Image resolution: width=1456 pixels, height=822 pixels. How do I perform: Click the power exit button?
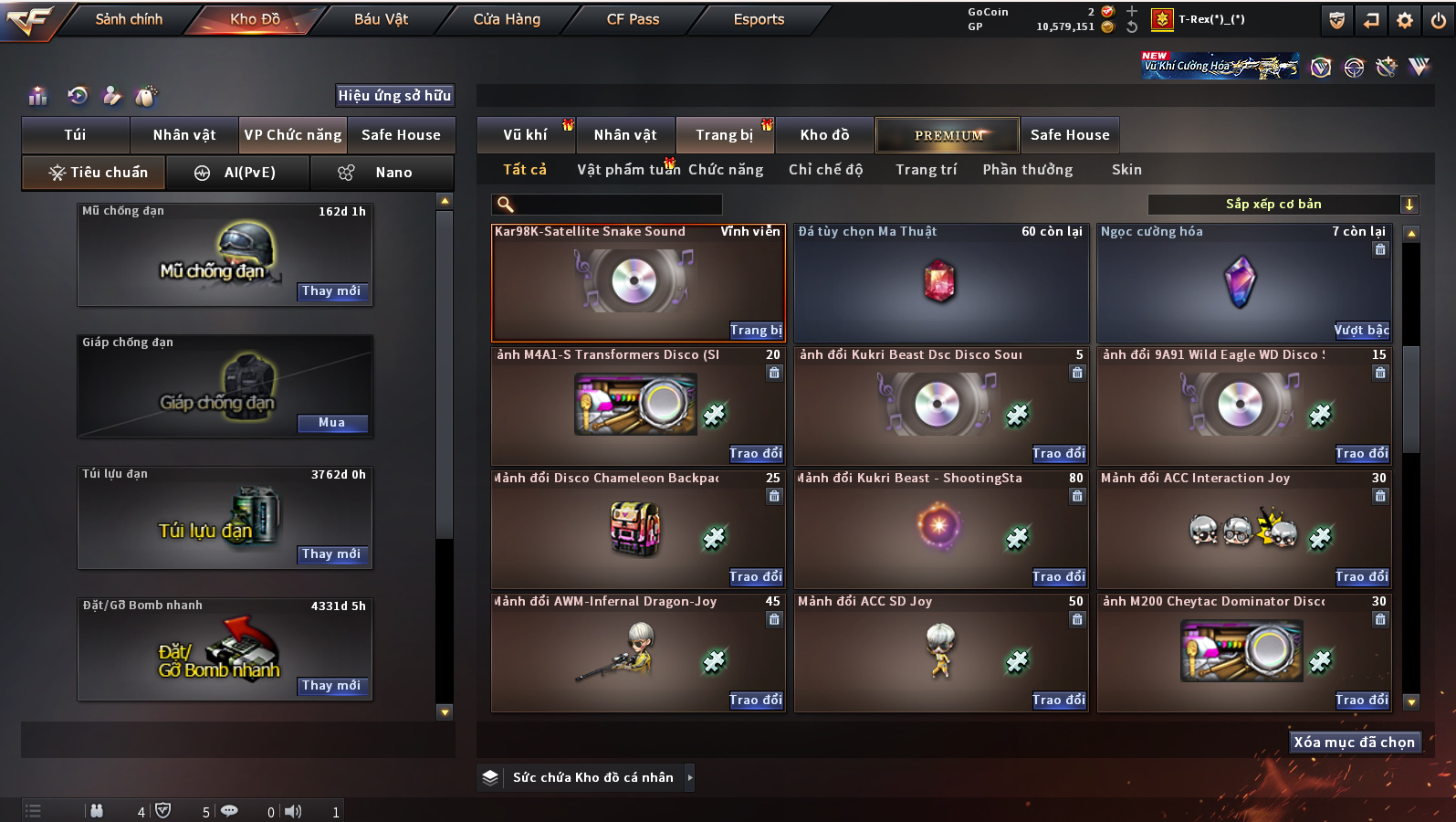point(1439,20)
